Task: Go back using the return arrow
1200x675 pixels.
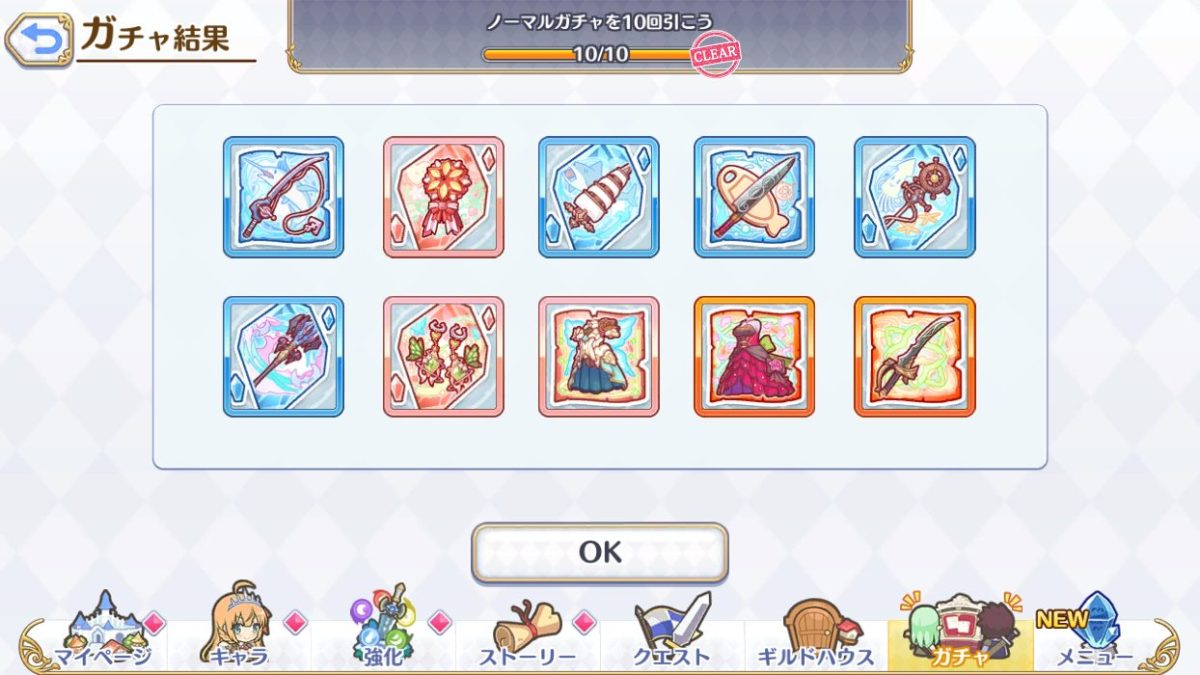Action: tap(39, 39)
